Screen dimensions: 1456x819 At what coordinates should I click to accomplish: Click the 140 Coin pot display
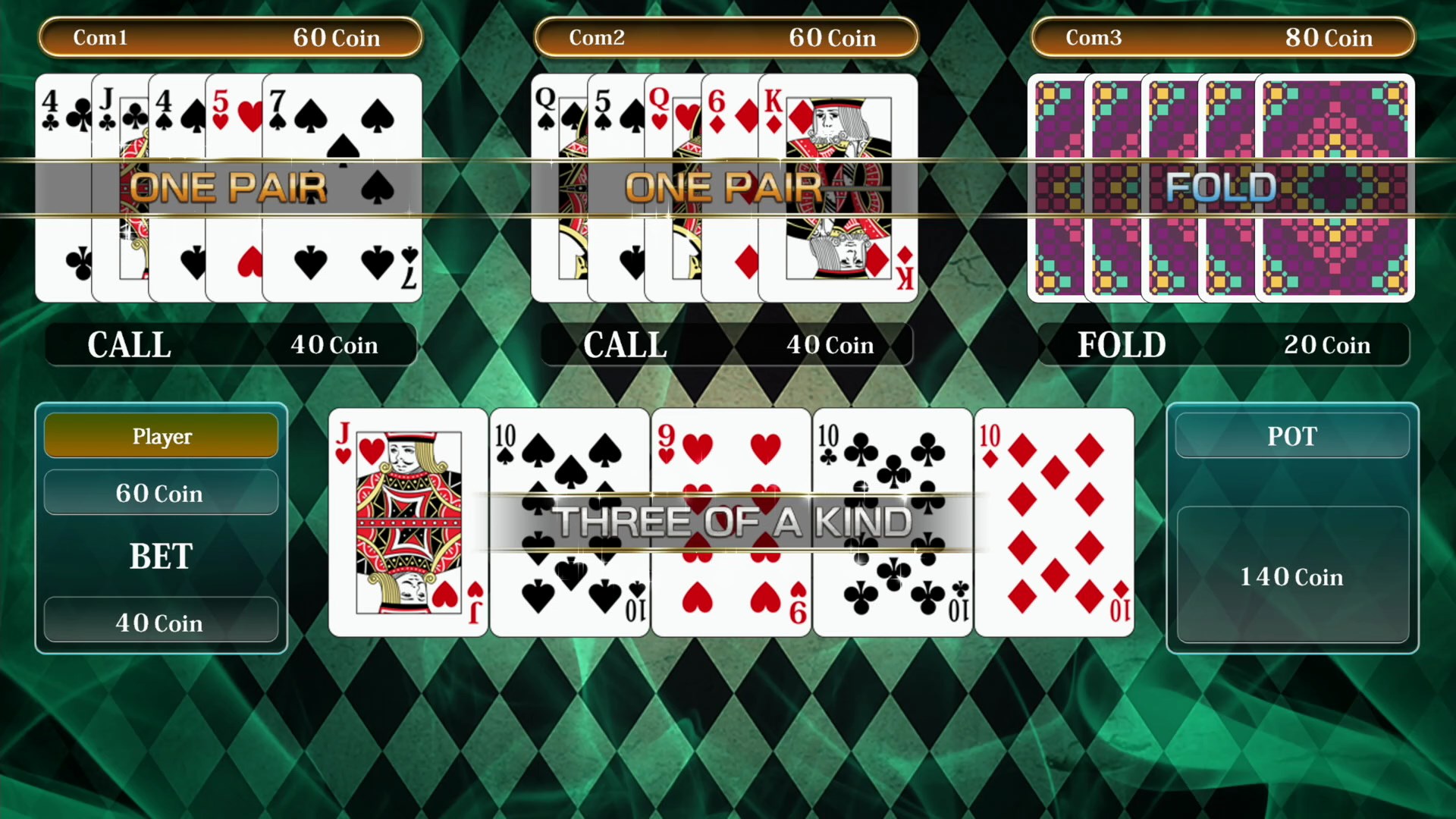1291,576
